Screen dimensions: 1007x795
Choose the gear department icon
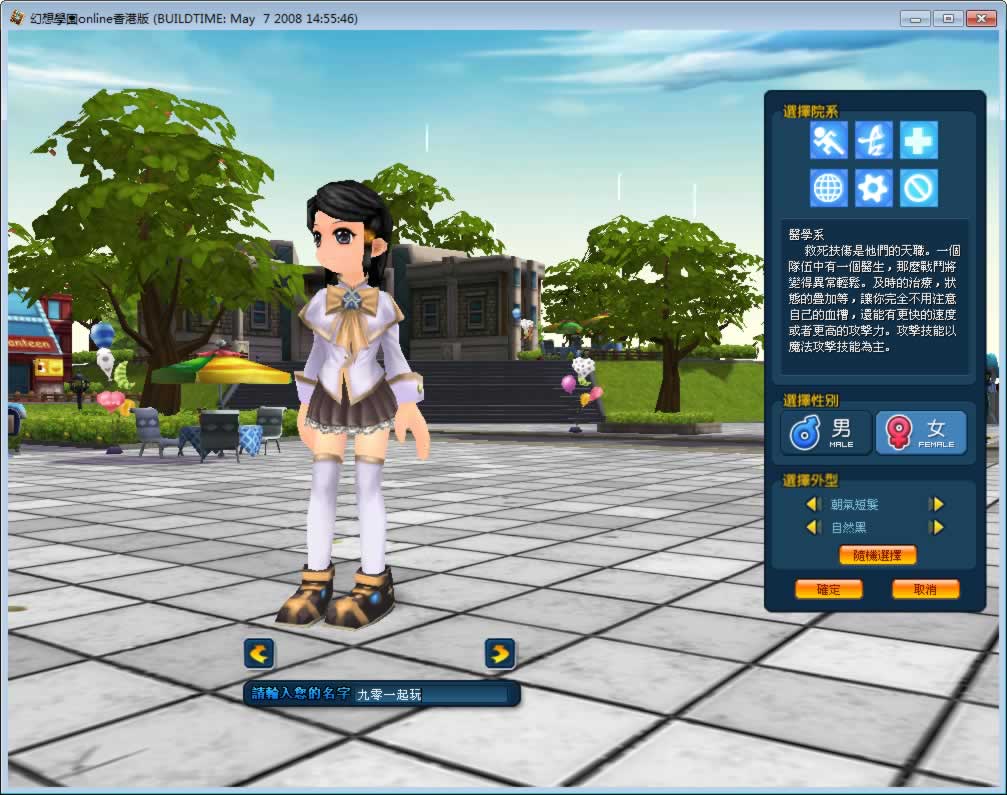(874, 187)
